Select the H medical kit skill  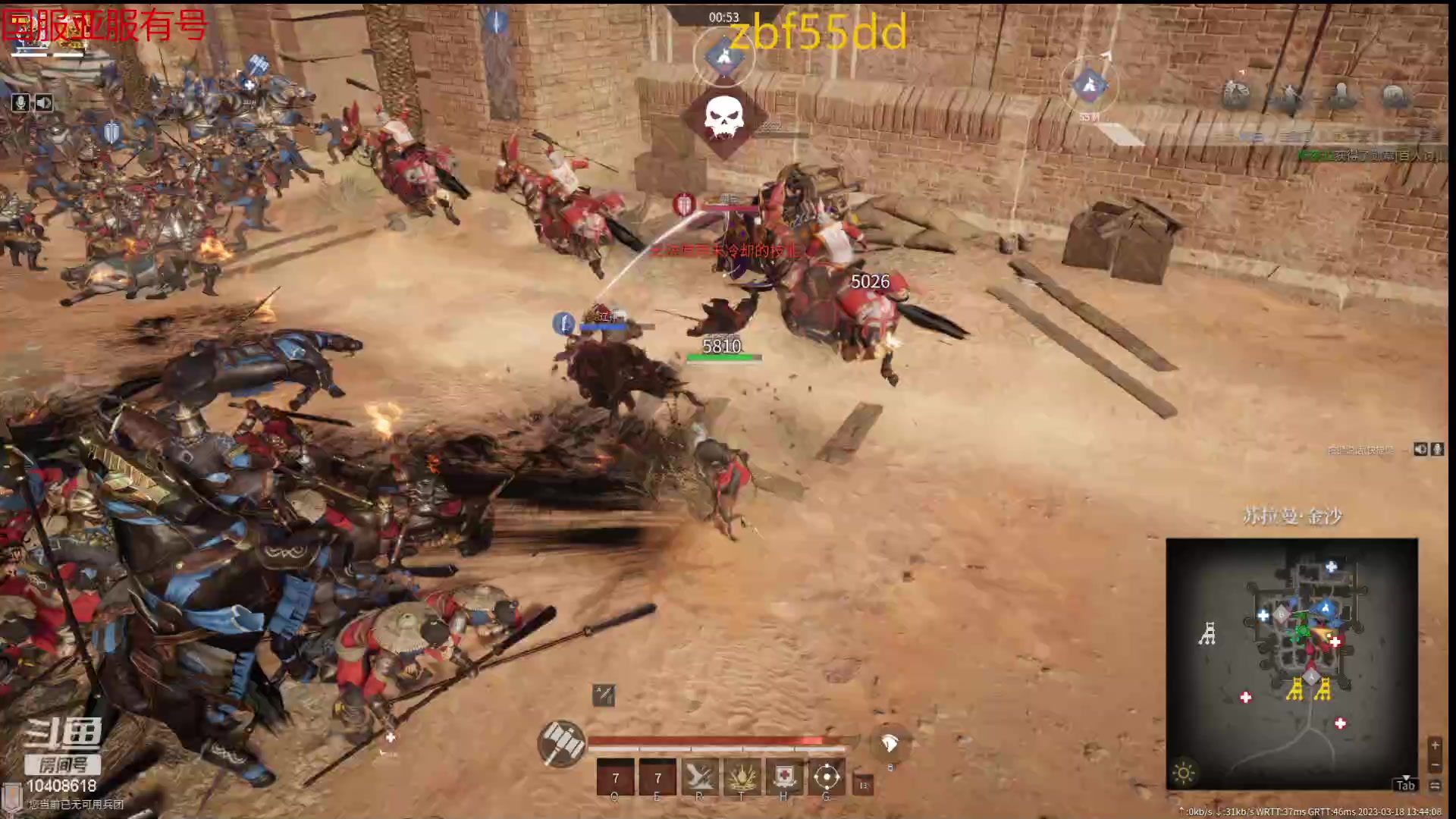tap(784, 777)
